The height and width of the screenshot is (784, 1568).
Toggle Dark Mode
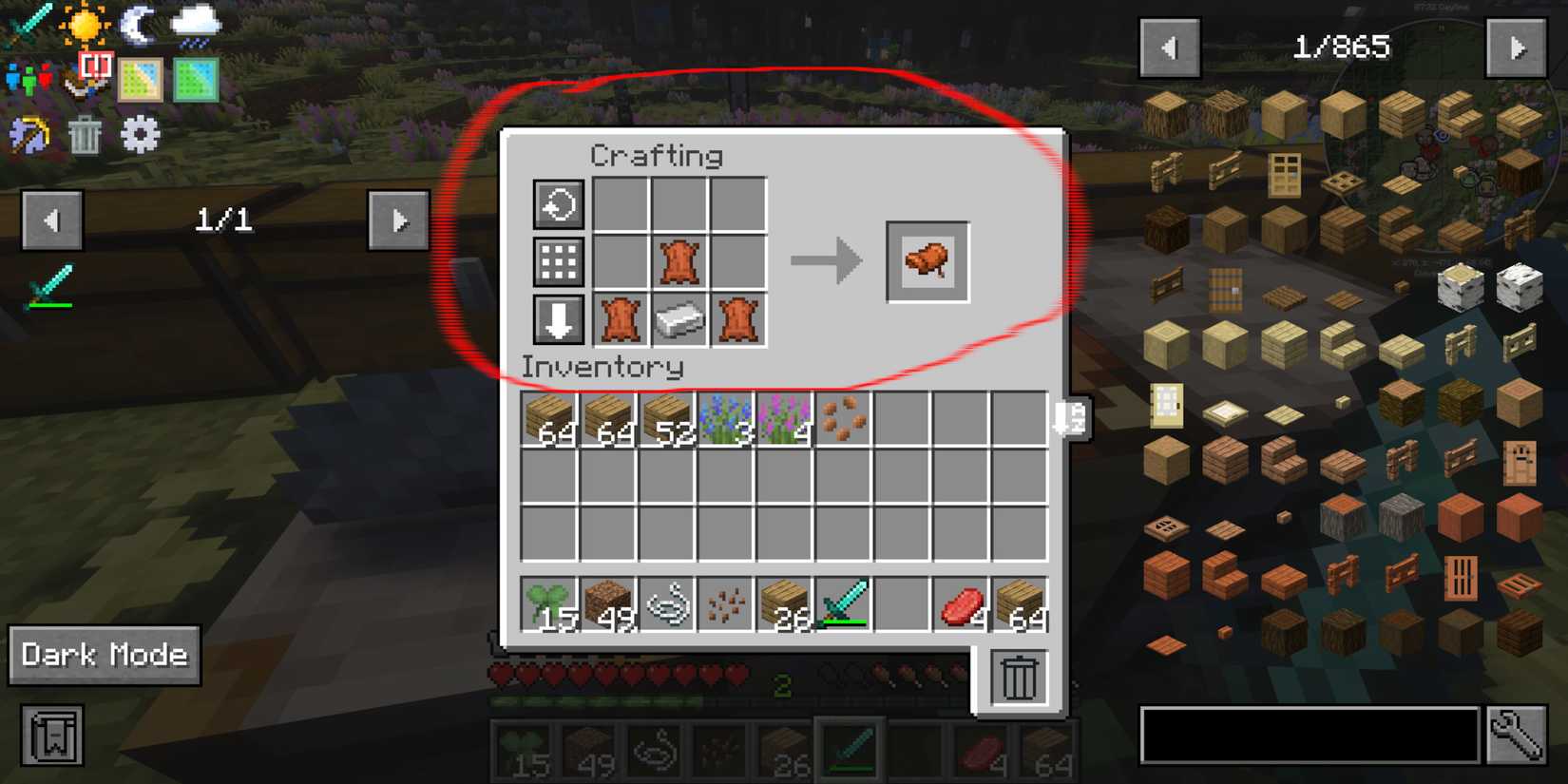[x=103, y=656]
